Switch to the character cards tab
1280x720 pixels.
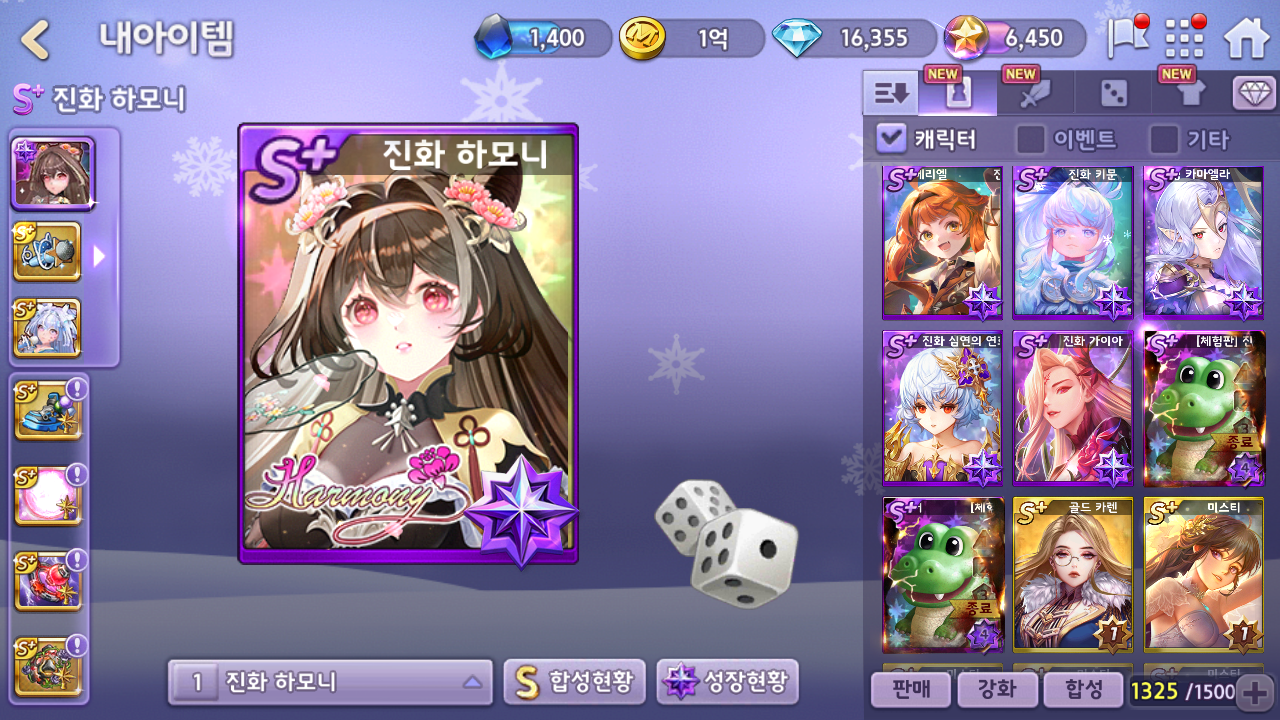click(x=958, y=94)
